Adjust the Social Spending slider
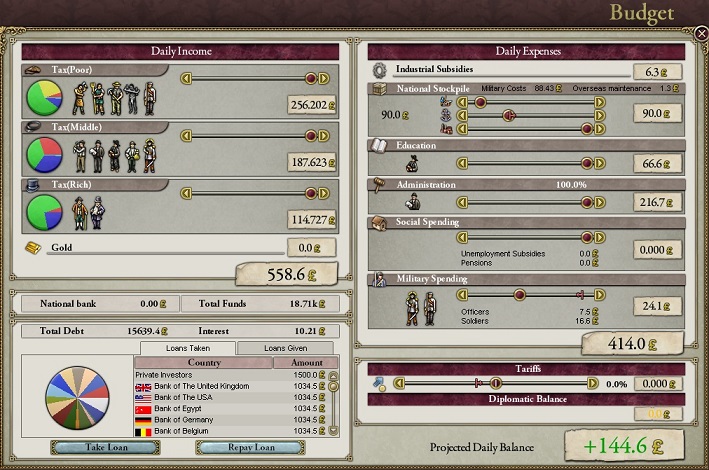The image size is (709, 470). point(530,238)
